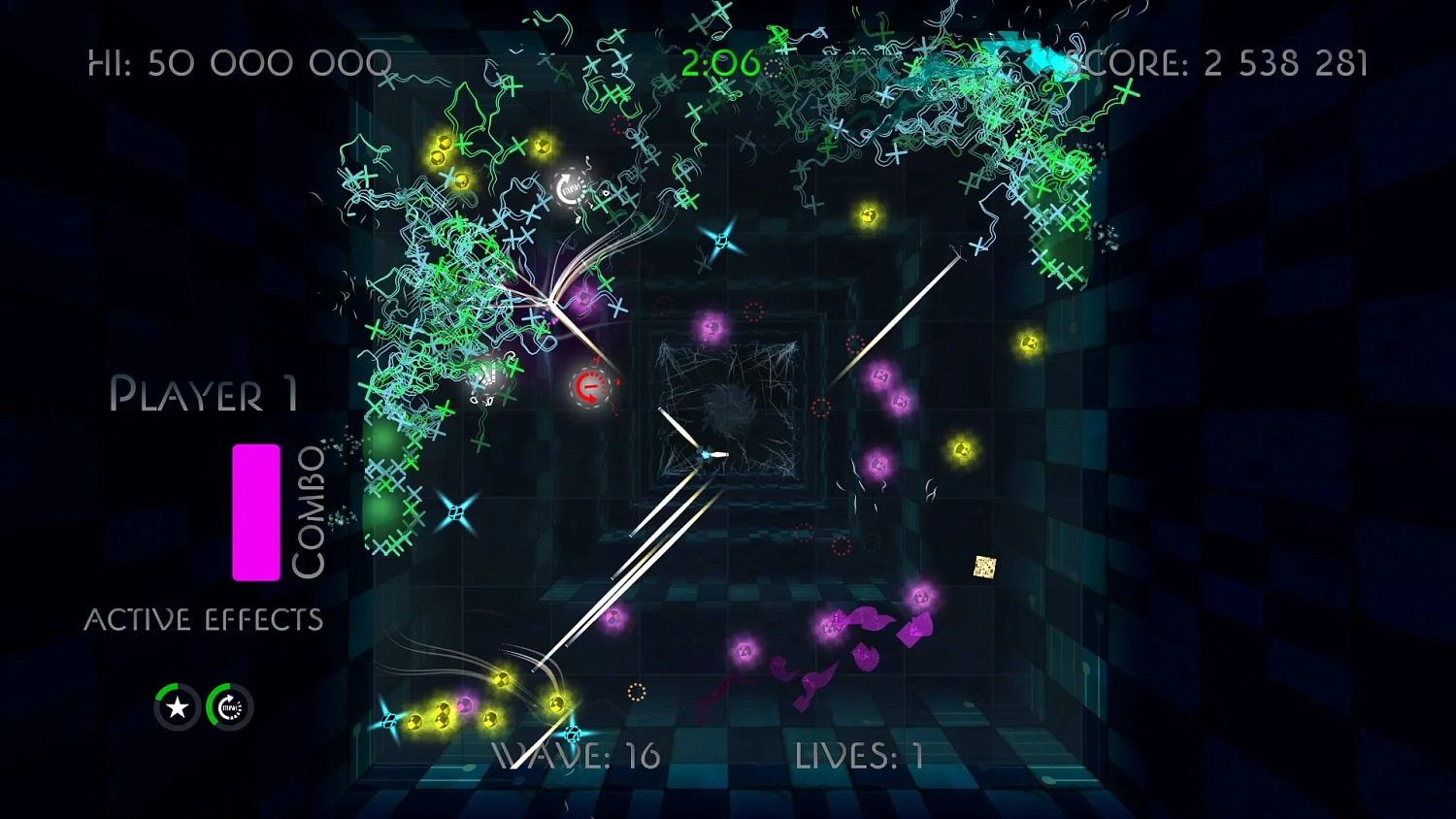Click the golden square bonus pickup
Screen dimensions: 1456x819
pos(984,568)
